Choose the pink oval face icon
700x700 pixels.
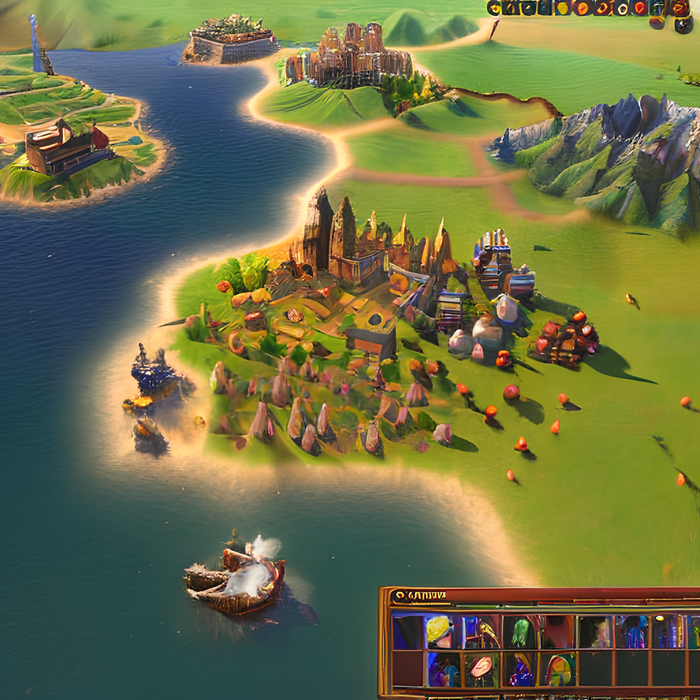(x=481, y=667)
